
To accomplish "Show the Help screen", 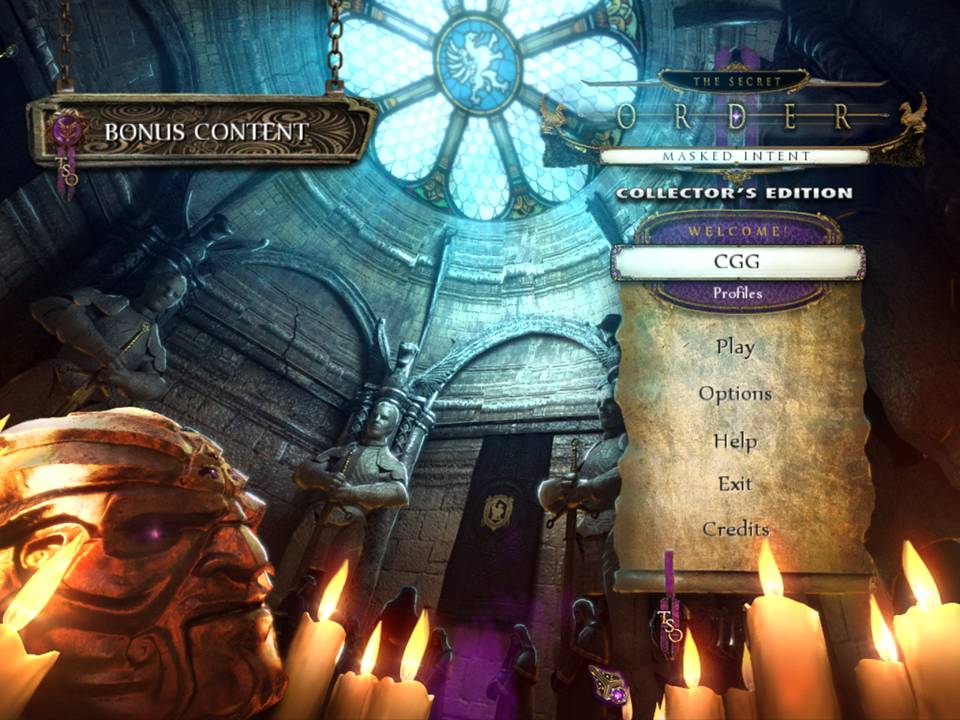I will tap(735, 440).
